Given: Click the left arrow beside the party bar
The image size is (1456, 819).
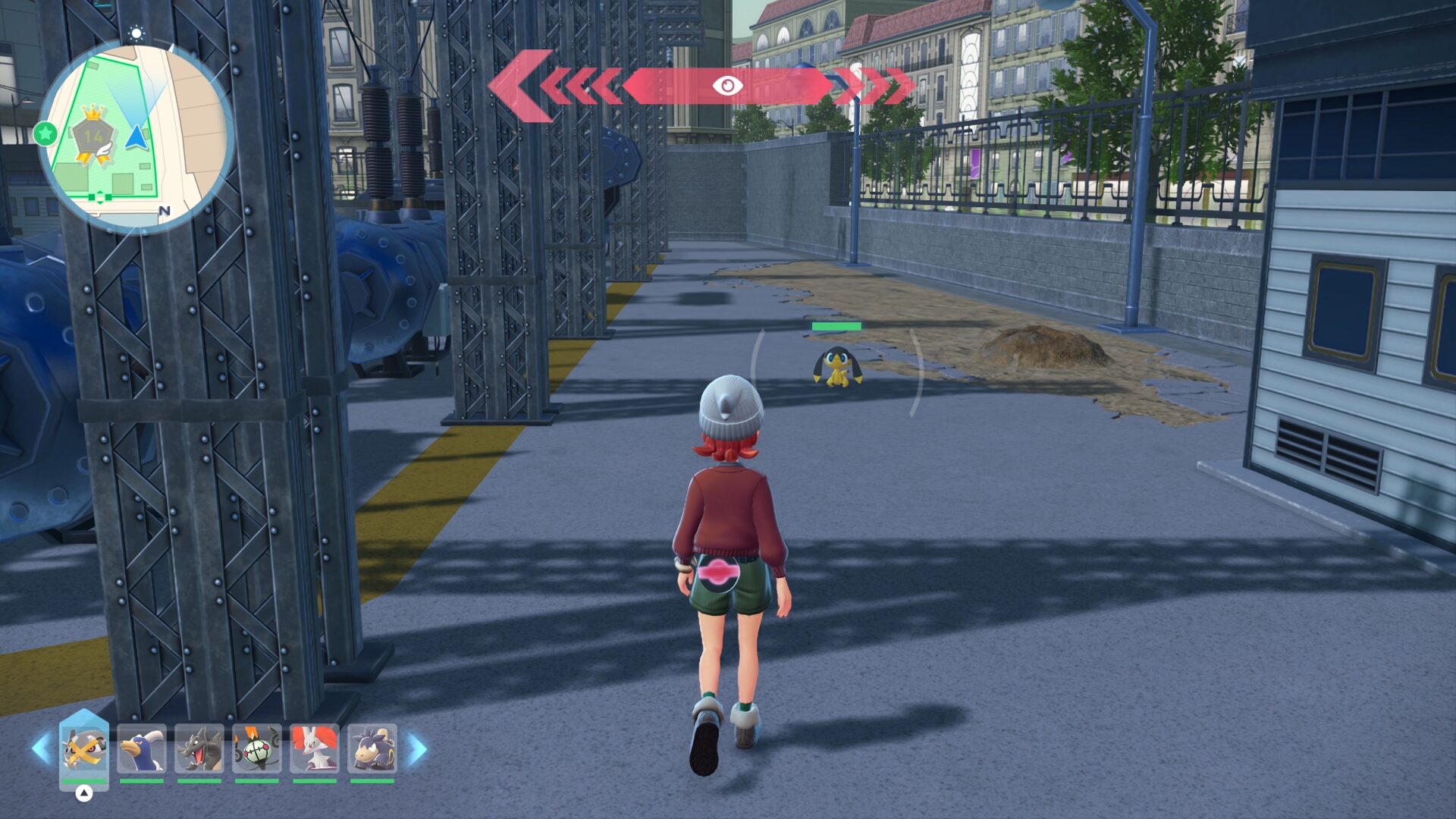Looking at the screenshot, I should click(41, 749).
